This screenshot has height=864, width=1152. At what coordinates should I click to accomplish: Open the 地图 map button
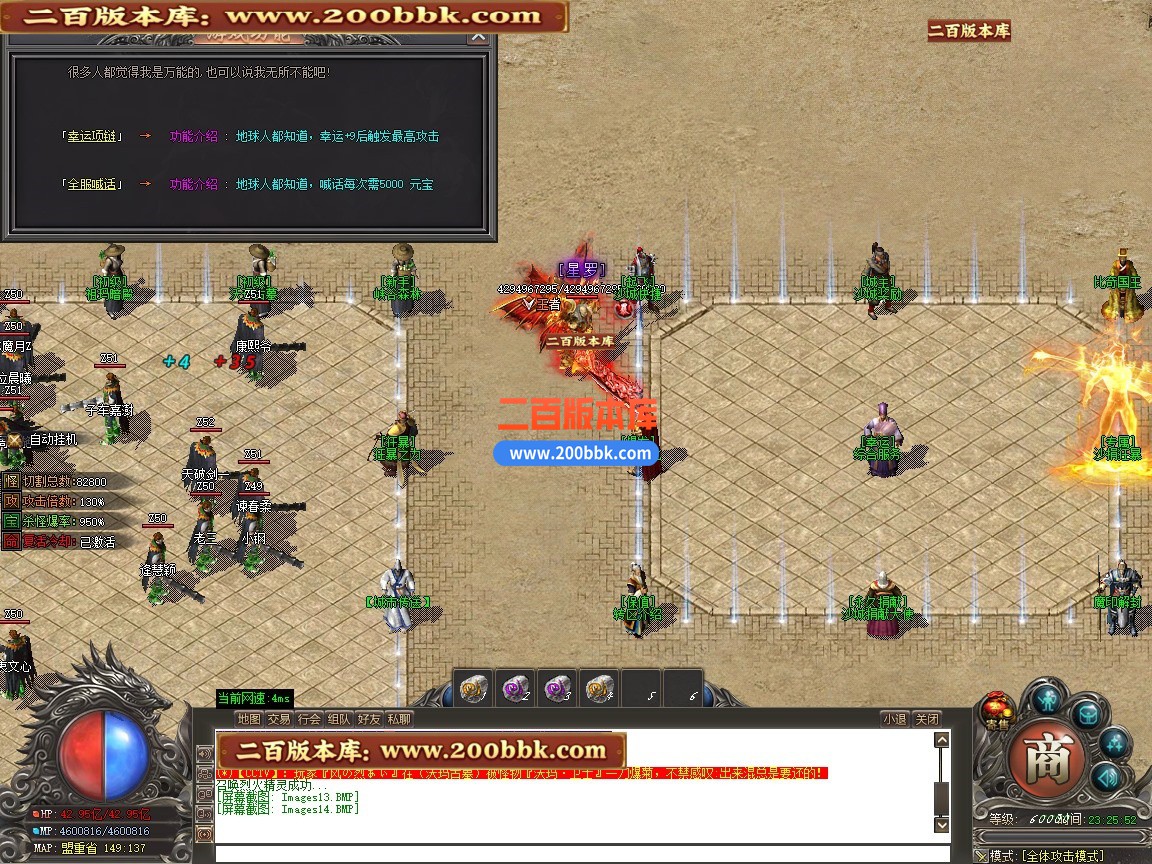[x=249, y=719]
